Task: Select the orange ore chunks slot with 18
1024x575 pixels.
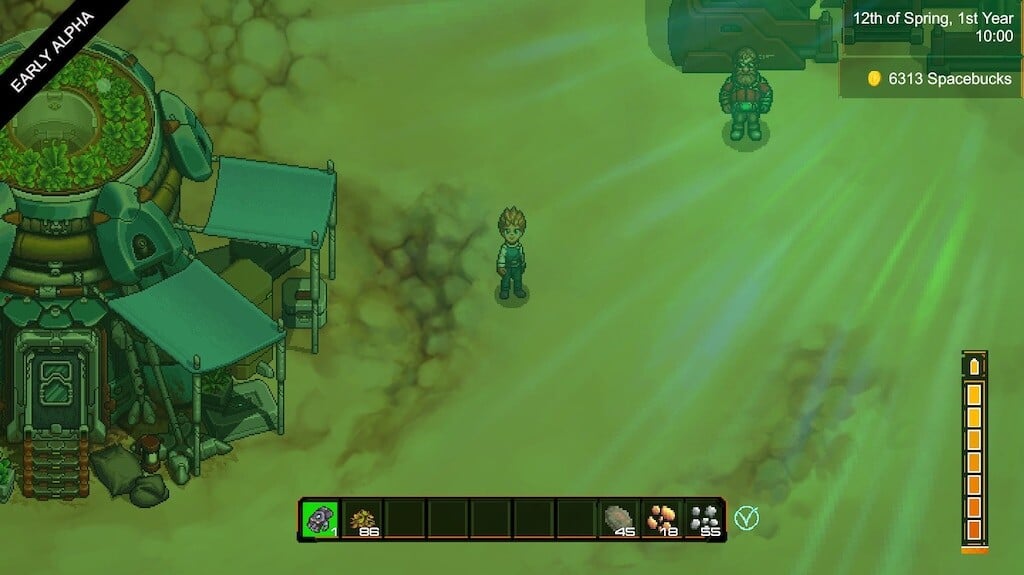Action: [x=662, y=519]
